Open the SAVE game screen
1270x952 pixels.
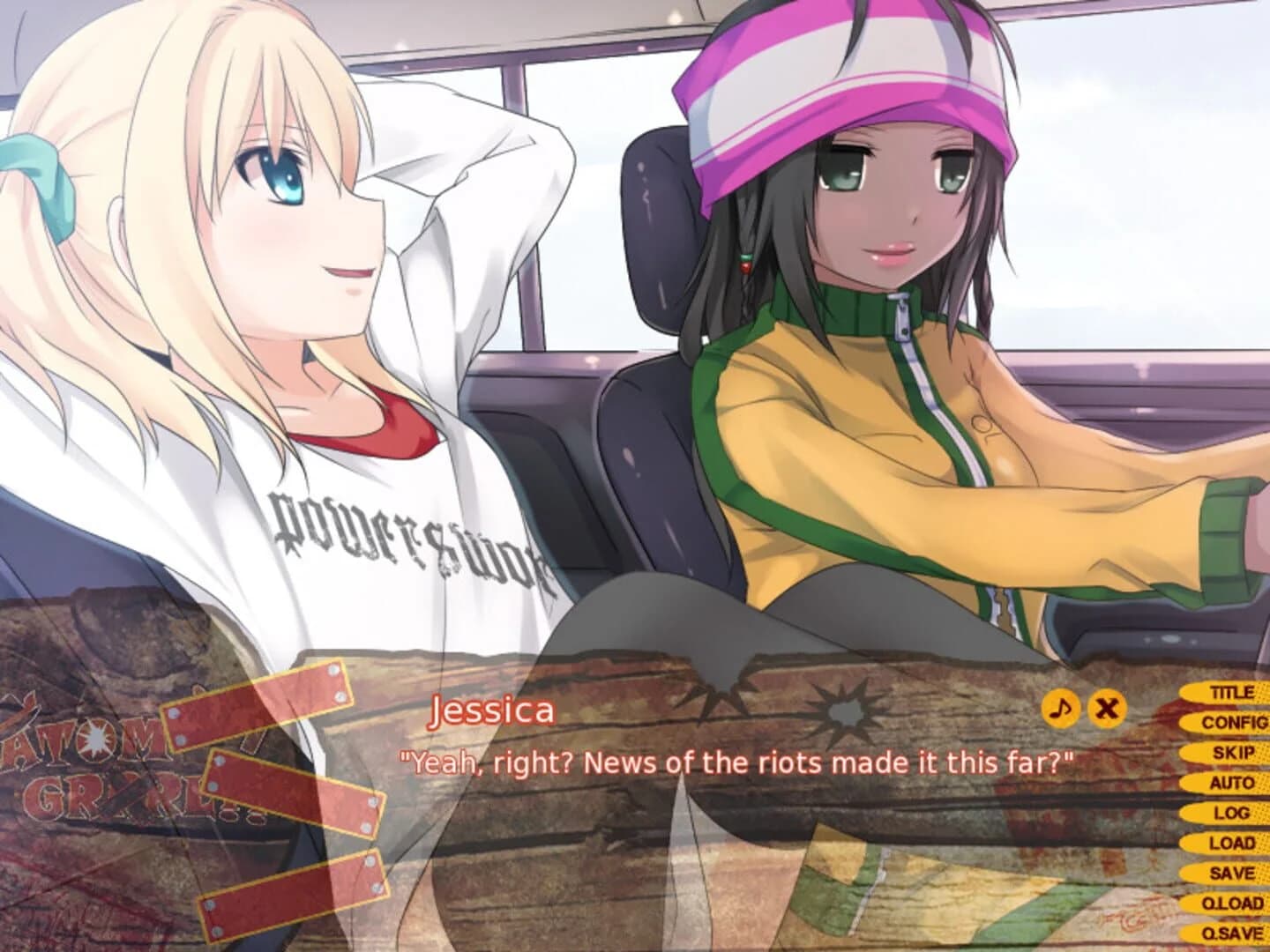click(1235, 874)
